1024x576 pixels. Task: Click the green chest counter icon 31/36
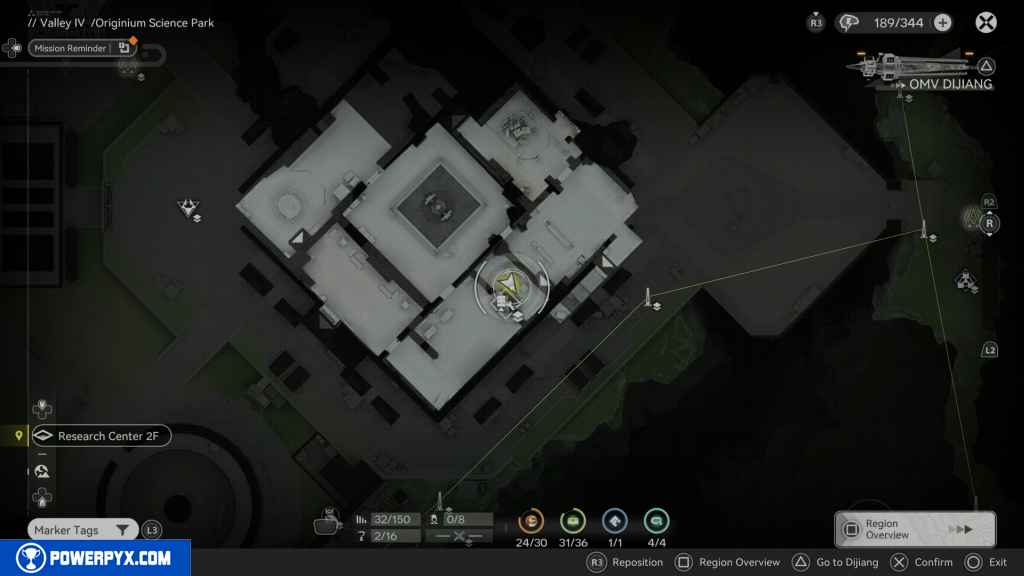click(573, 521)
